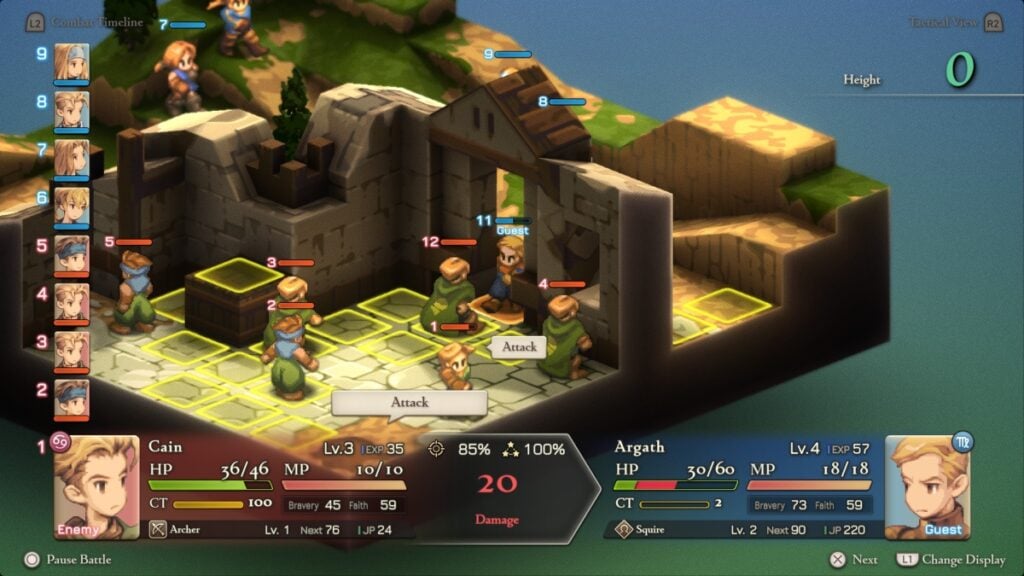Select Cain's Archer job icon
Image resolution: width=1024 pixels, height=576 pixels.
coord(157,529)
